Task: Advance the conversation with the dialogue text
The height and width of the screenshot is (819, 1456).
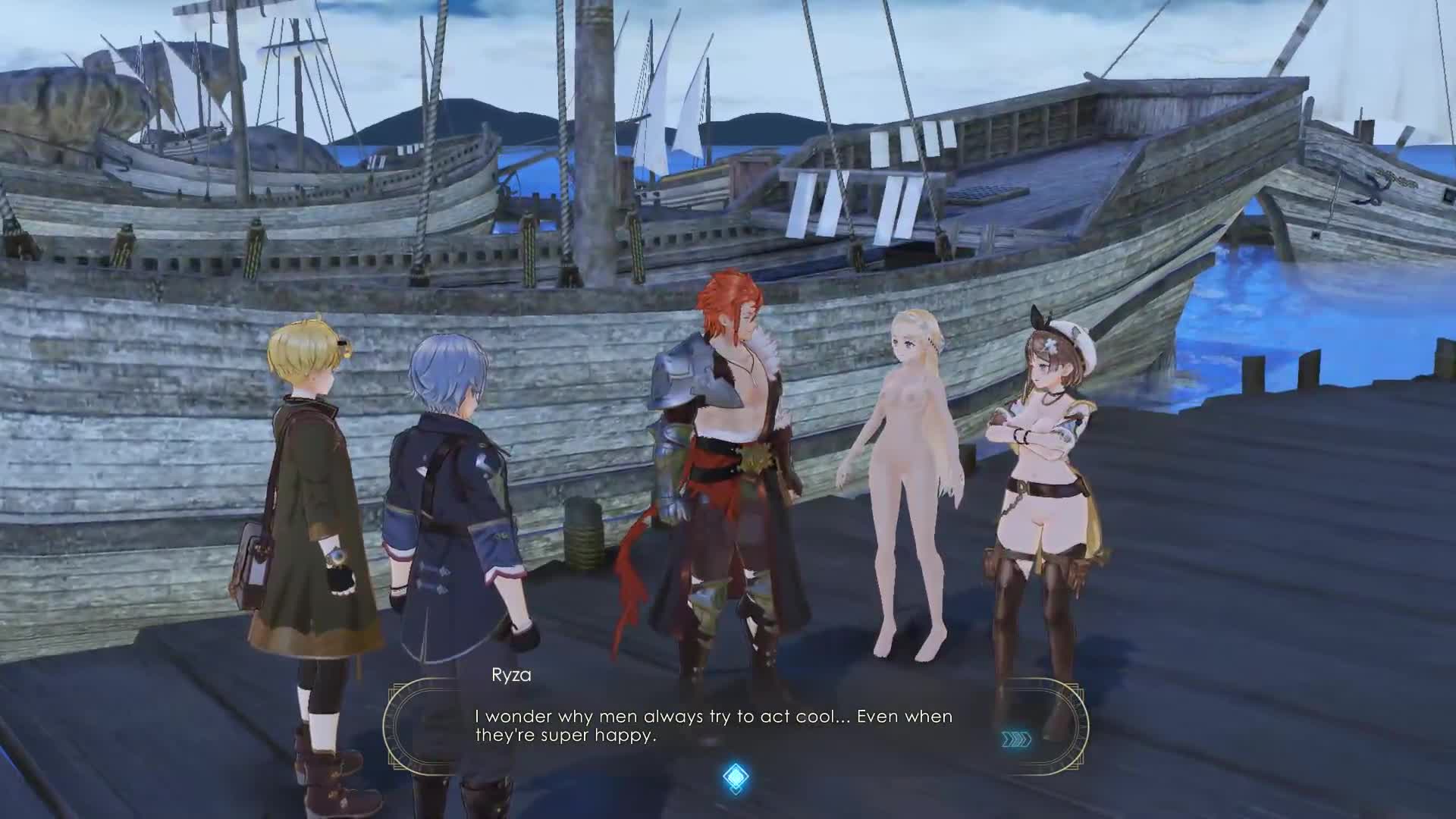Action: pyautogui.click(x=713, y=724)
